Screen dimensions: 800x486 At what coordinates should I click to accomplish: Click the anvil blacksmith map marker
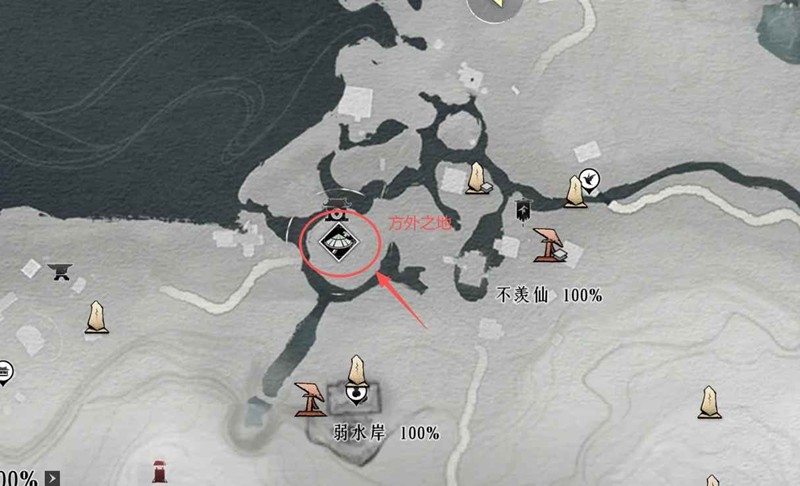61,270
